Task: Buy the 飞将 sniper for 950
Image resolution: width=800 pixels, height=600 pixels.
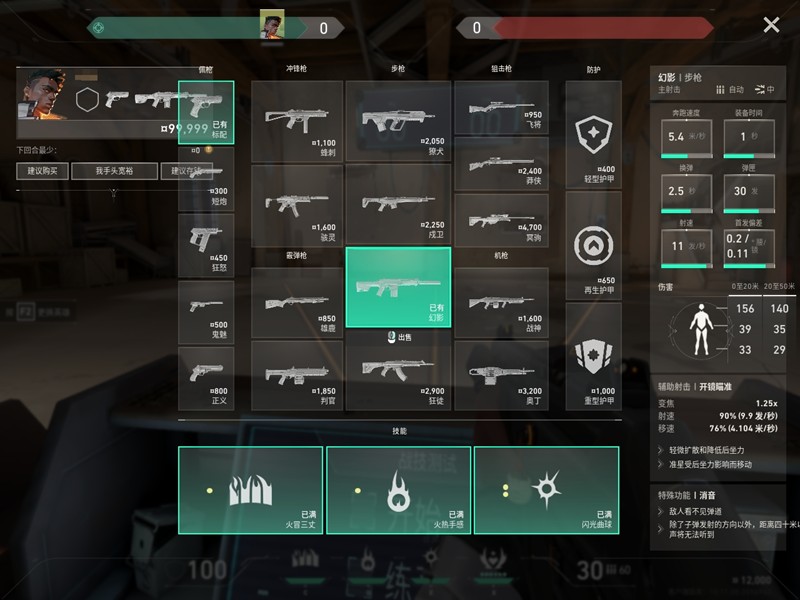Action: [501, 105]
